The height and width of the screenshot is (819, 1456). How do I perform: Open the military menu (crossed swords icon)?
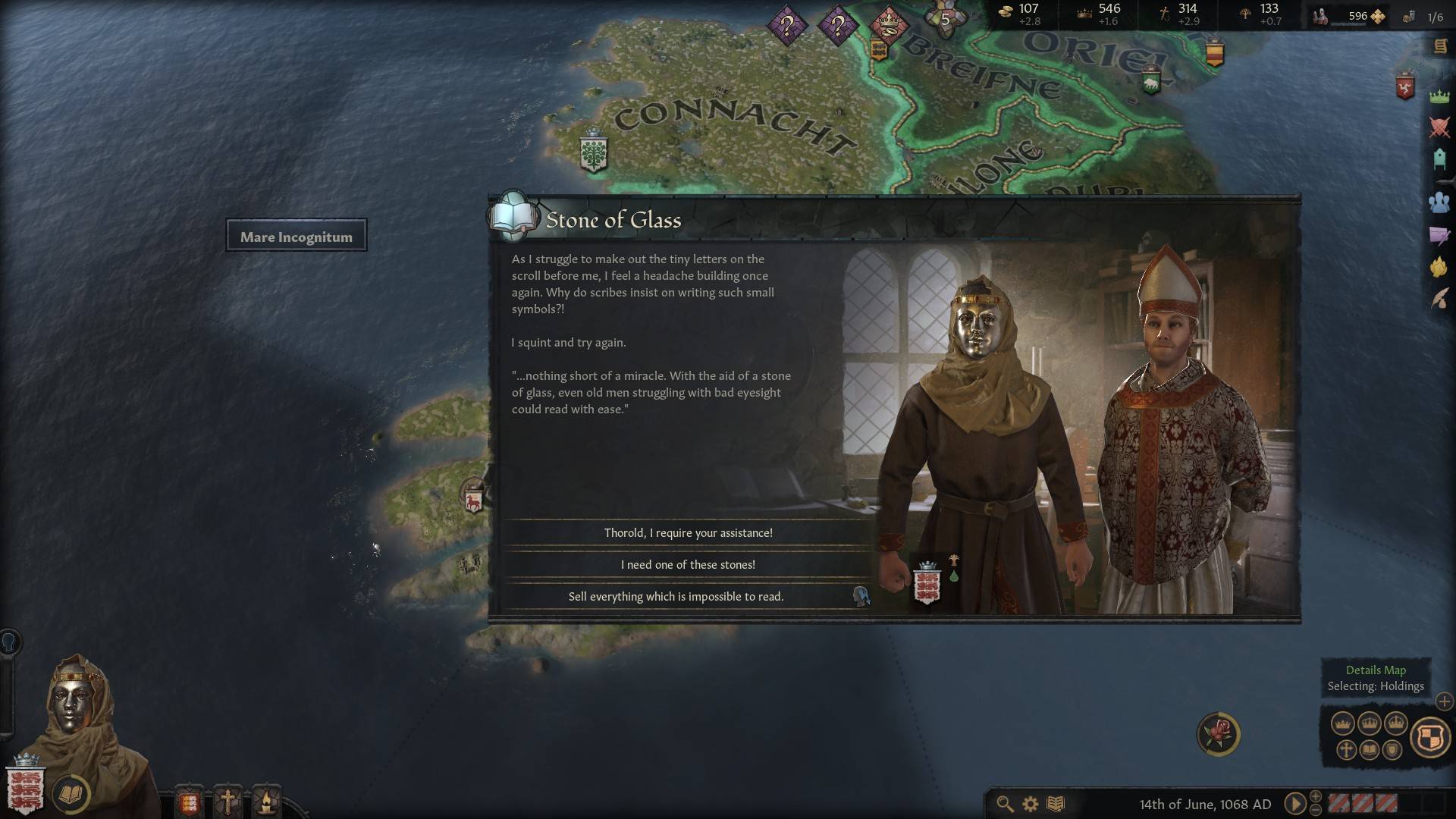(x=1439, y=127)
